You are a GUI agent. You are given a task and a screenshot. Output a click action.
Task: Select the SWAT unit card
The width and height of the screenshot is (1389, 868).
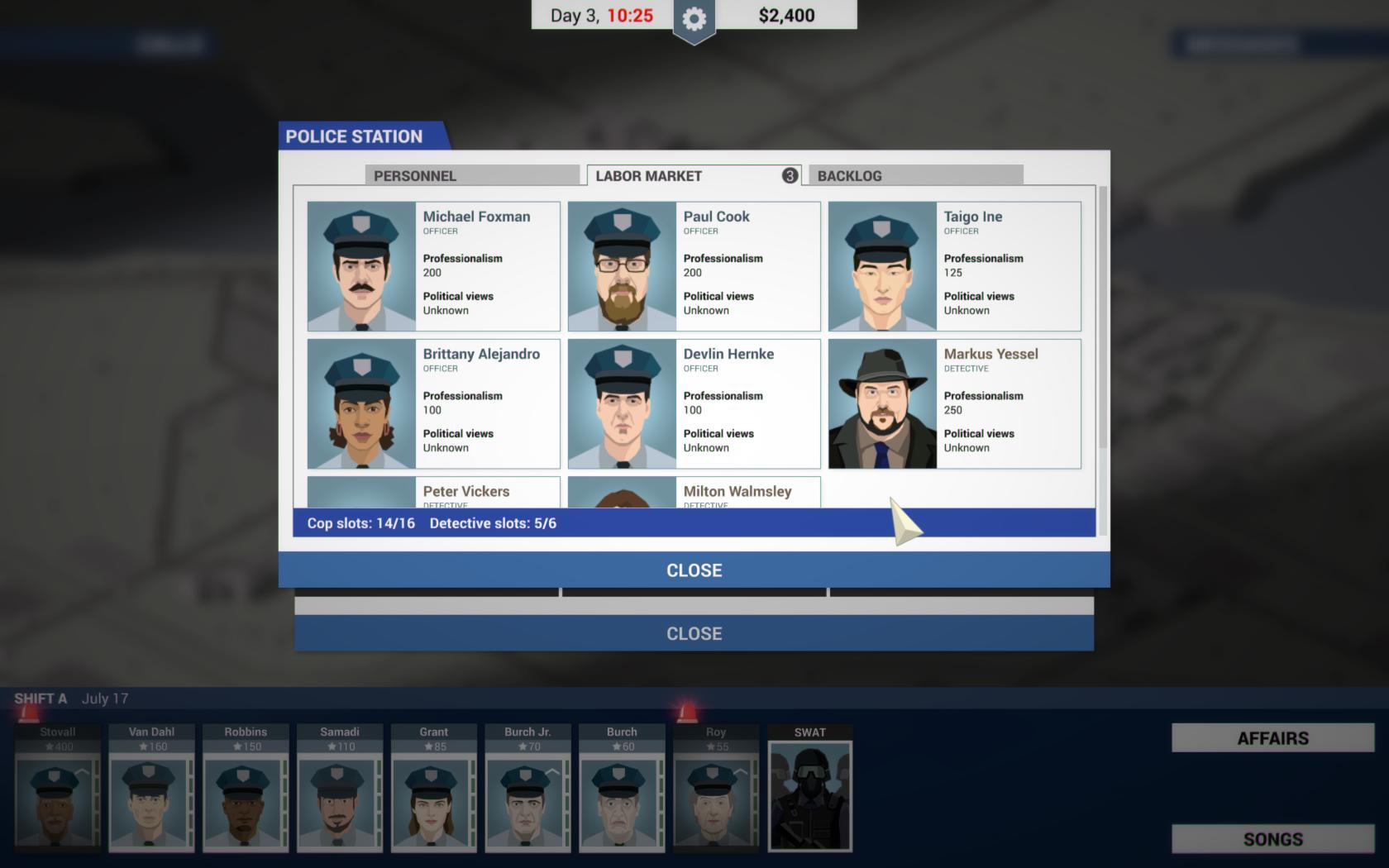click(809, 789)
